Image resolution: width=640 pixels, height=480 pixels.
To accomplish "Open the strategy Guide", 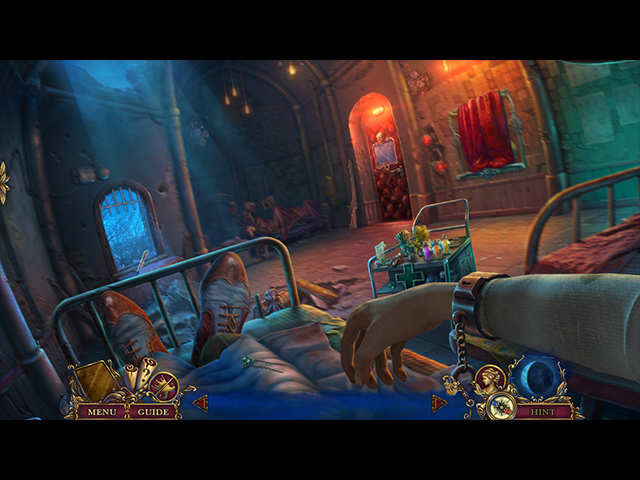I will [153, 411].
